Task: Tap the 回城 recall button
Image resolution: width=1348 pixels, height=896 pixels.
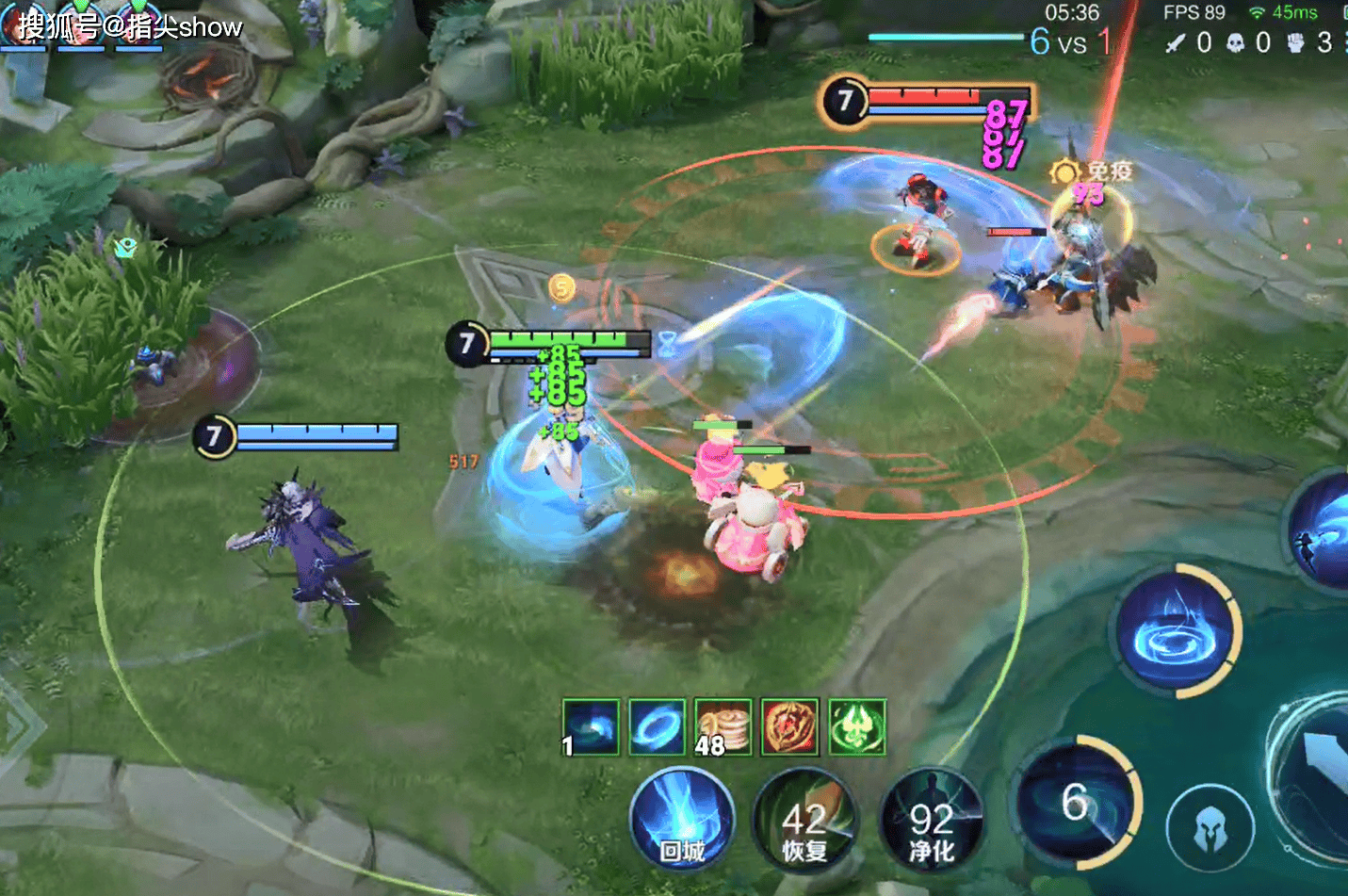Action: [682, 818]
